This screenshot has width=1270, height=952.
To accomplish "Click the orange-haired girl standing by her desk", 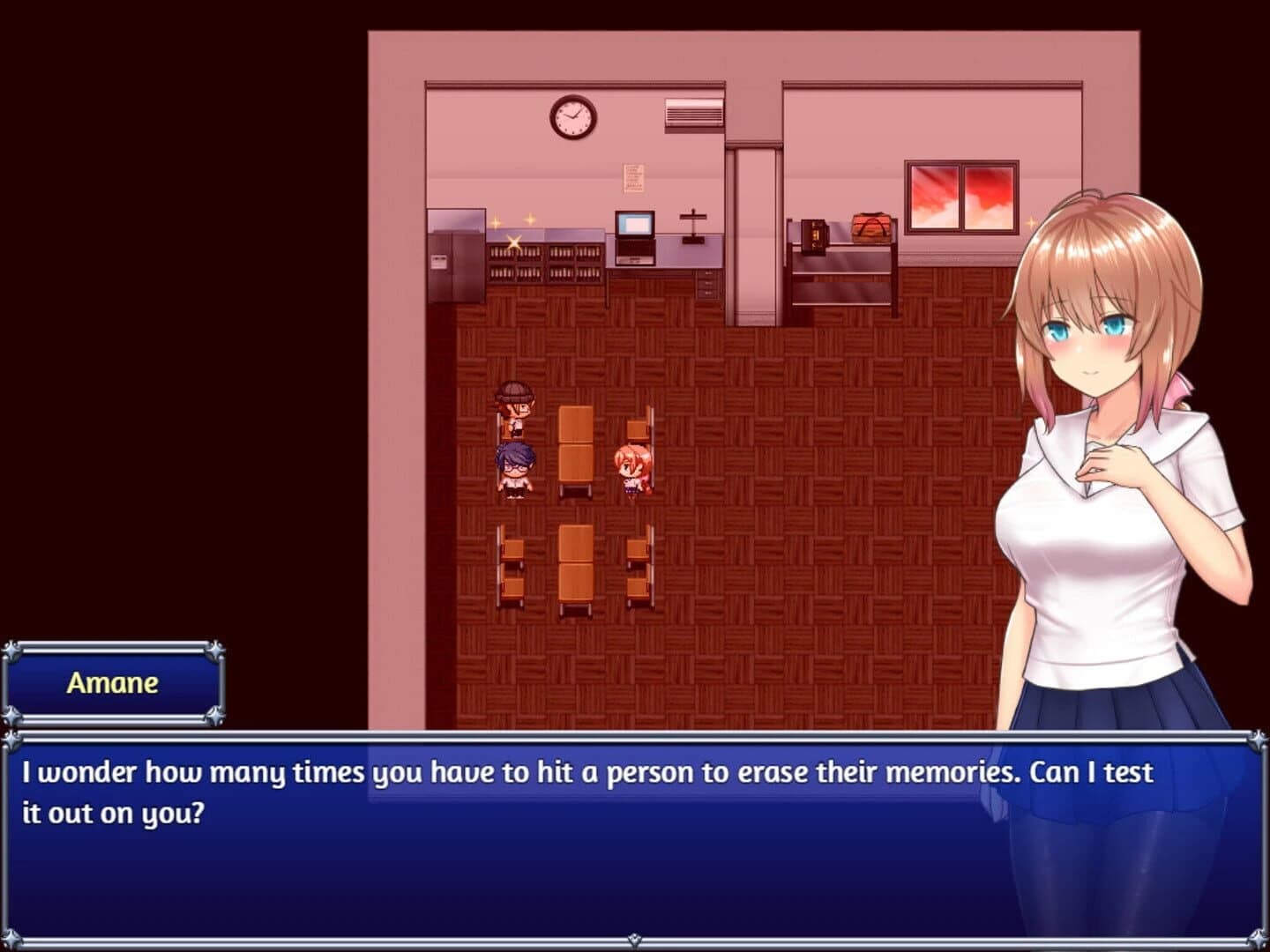I will click(633, 463).
